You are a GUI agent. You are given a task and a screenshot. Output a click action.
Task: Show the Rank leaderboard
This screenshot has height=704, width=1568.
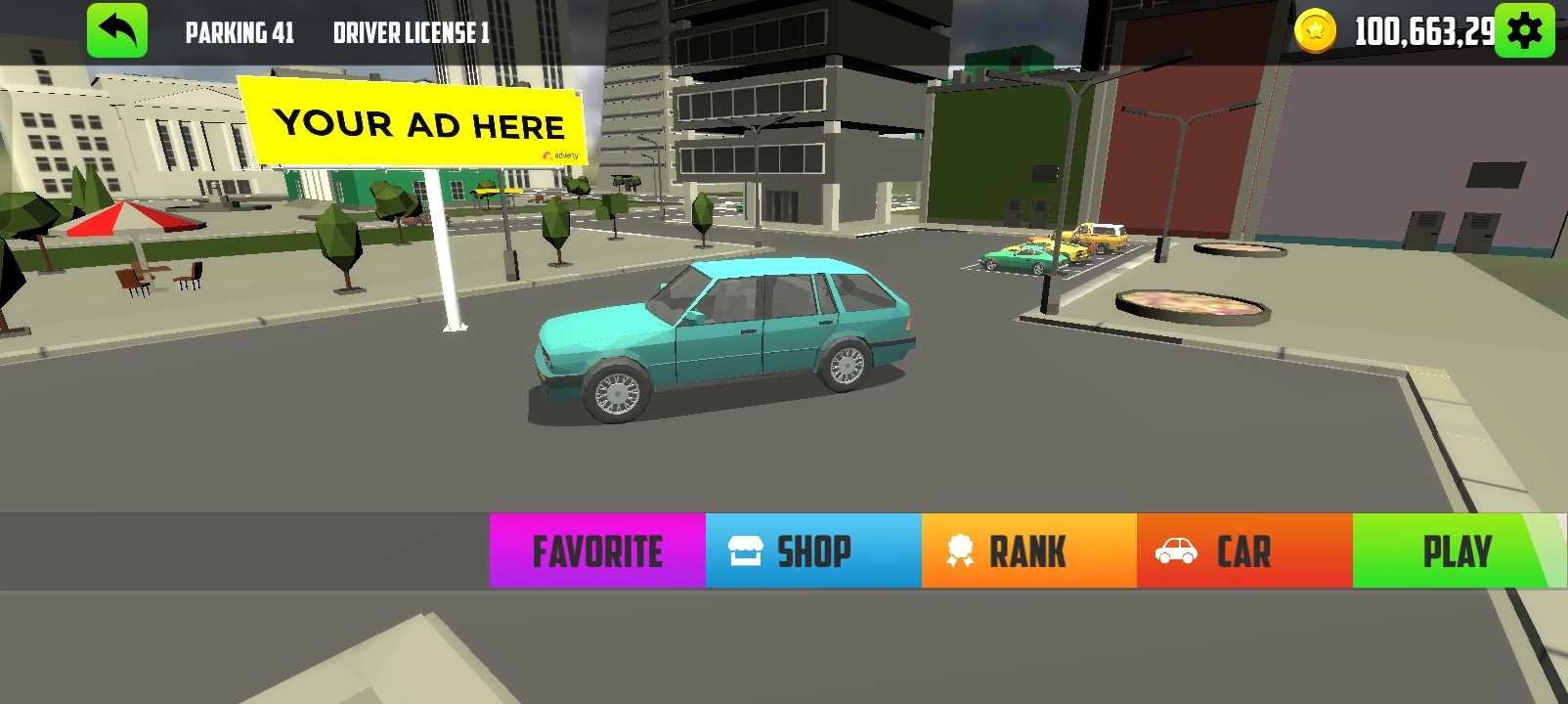click(x=1028, y=551)
